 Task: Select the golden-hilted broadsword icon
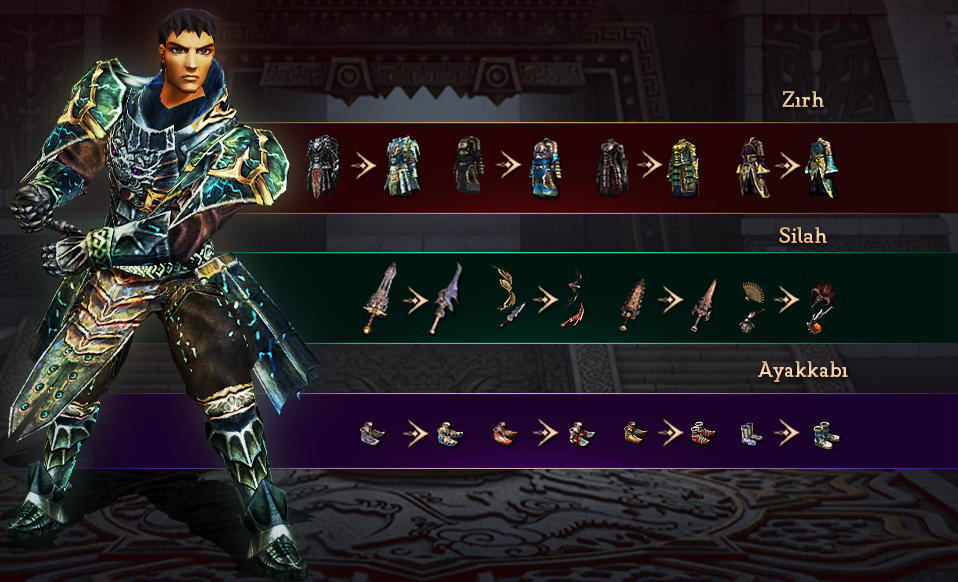pos(379,297)
